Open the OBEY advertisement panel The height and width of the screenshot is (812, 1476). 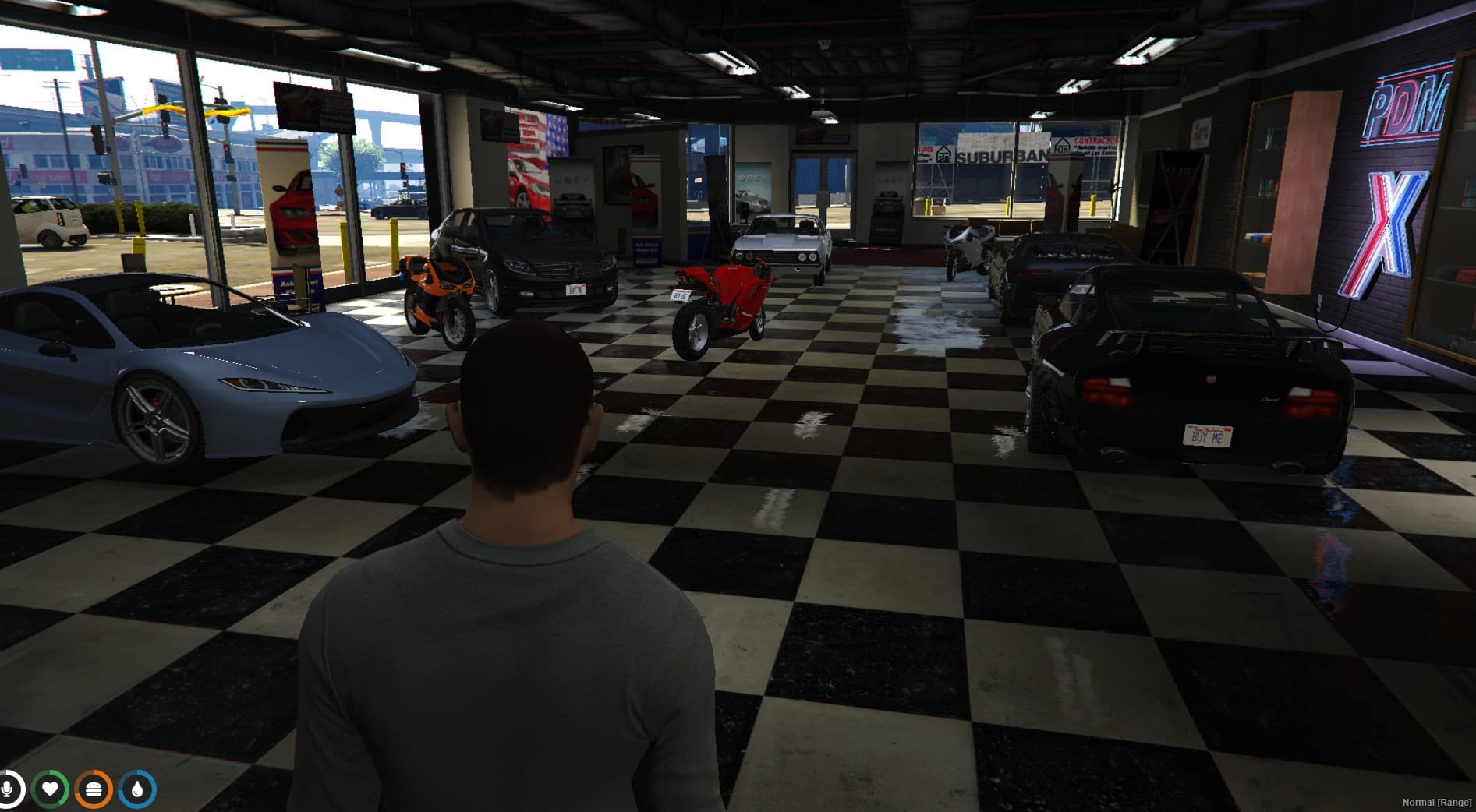(x=573, y=178)
